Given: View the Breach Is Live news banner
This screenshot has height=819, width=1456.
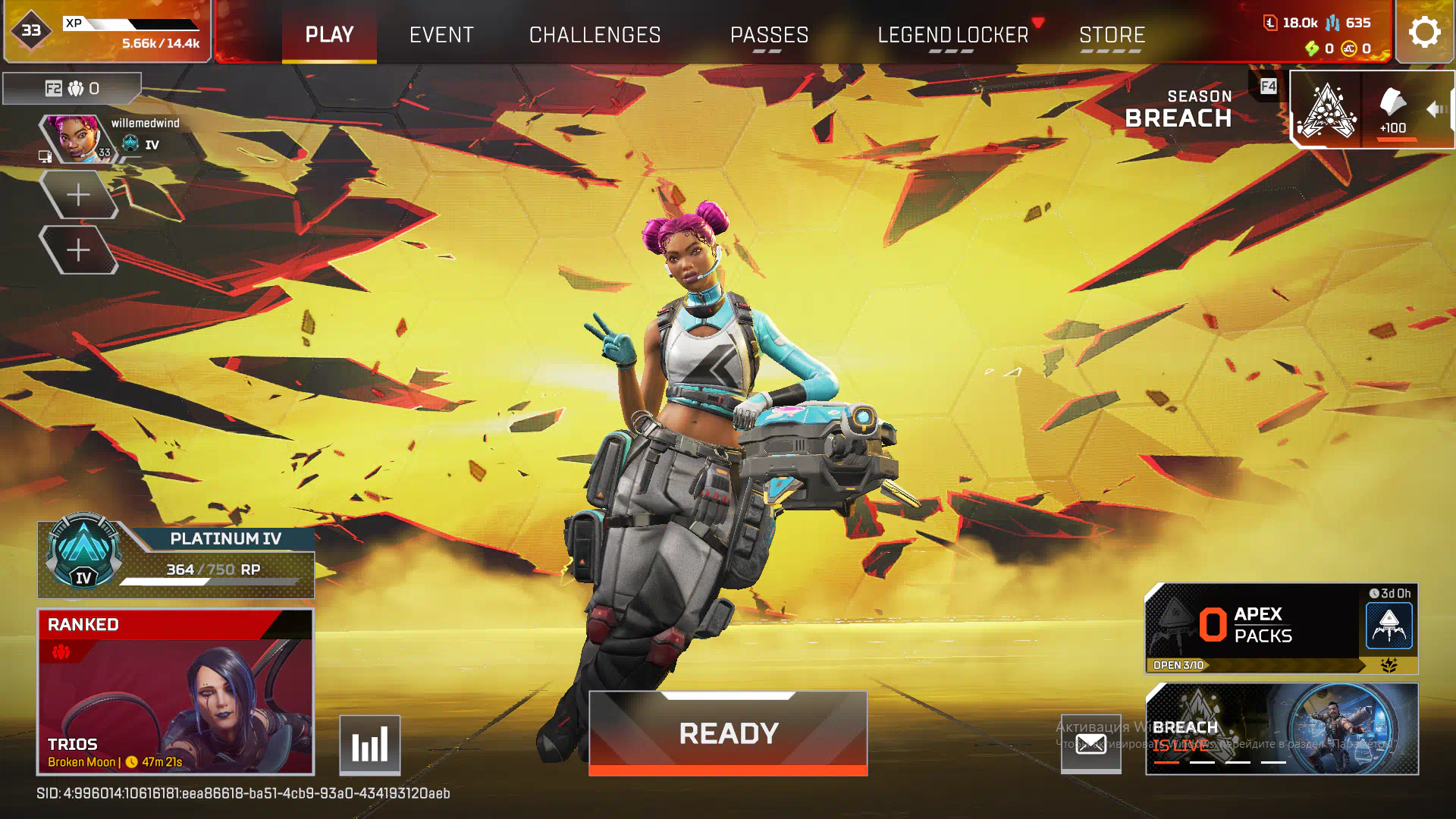Looking at the screenshot, I should pos(1281,729).
